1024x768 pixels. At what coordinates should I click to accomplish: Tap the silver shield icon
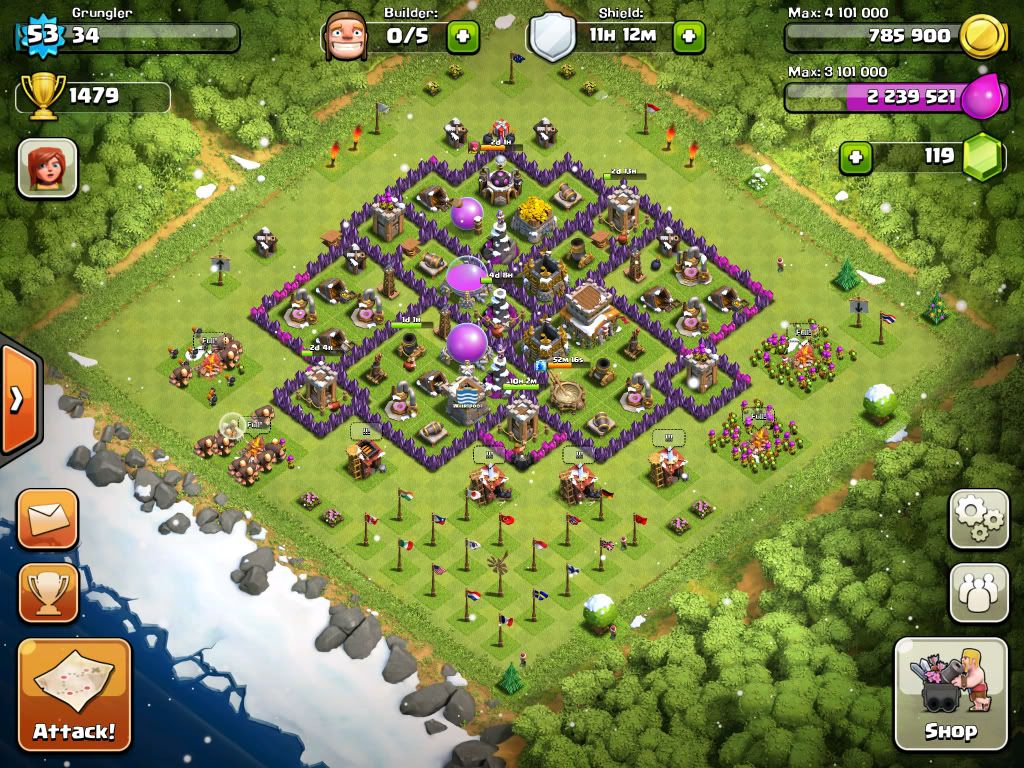(553, 37)
